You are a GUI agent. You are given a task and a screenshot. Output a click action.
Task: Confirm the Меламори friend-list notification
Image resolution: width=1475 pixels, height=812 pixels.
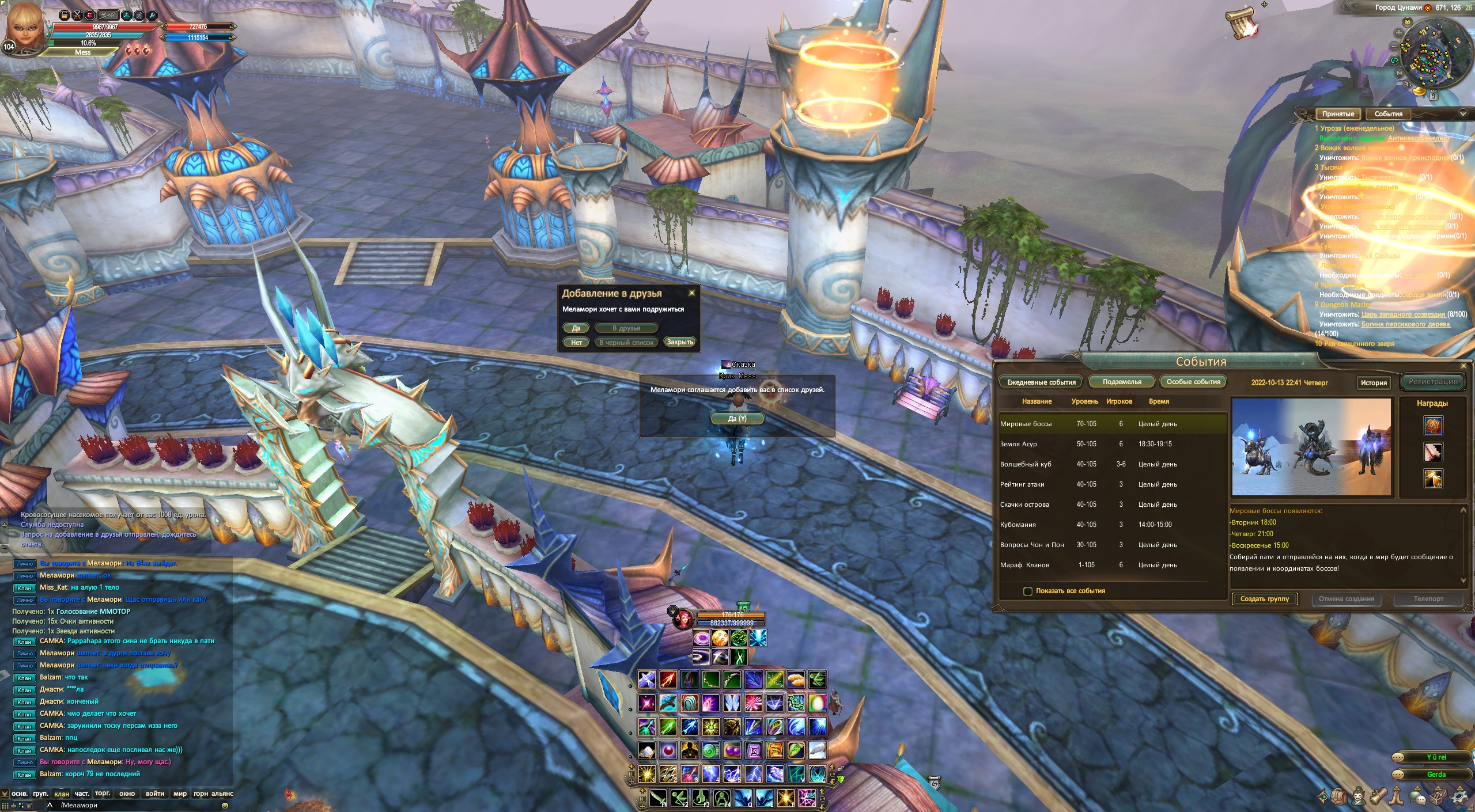[x=737, y=419]
